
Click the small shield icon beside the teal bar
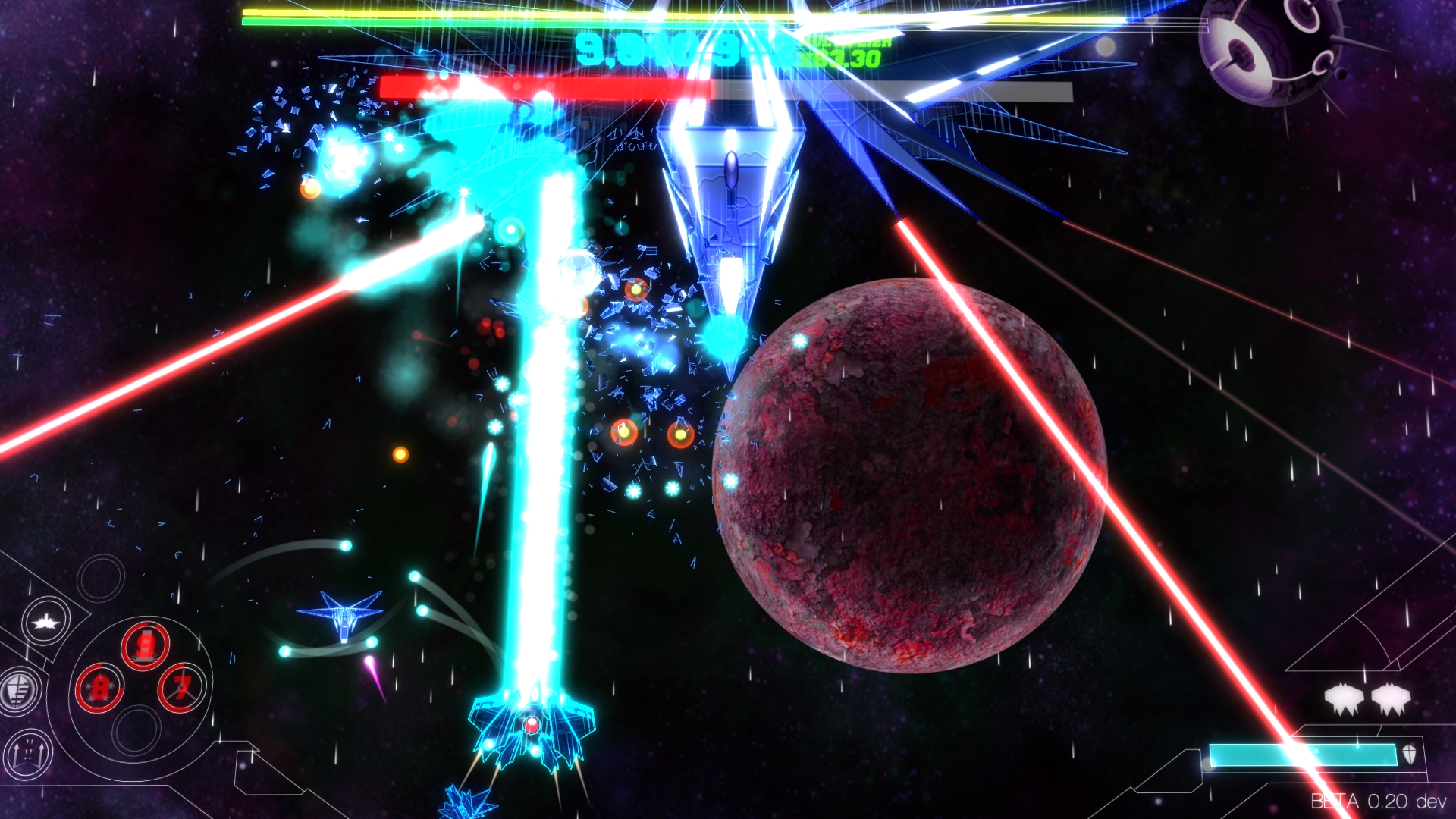tap(1408, 755)
